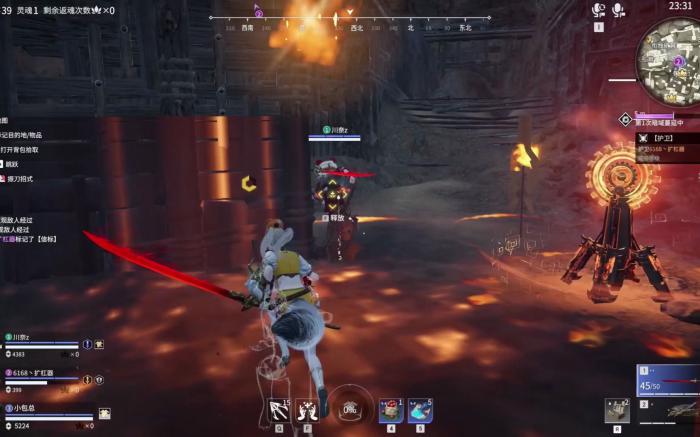Select the repair kit item slot

click(x=617, y=410)
